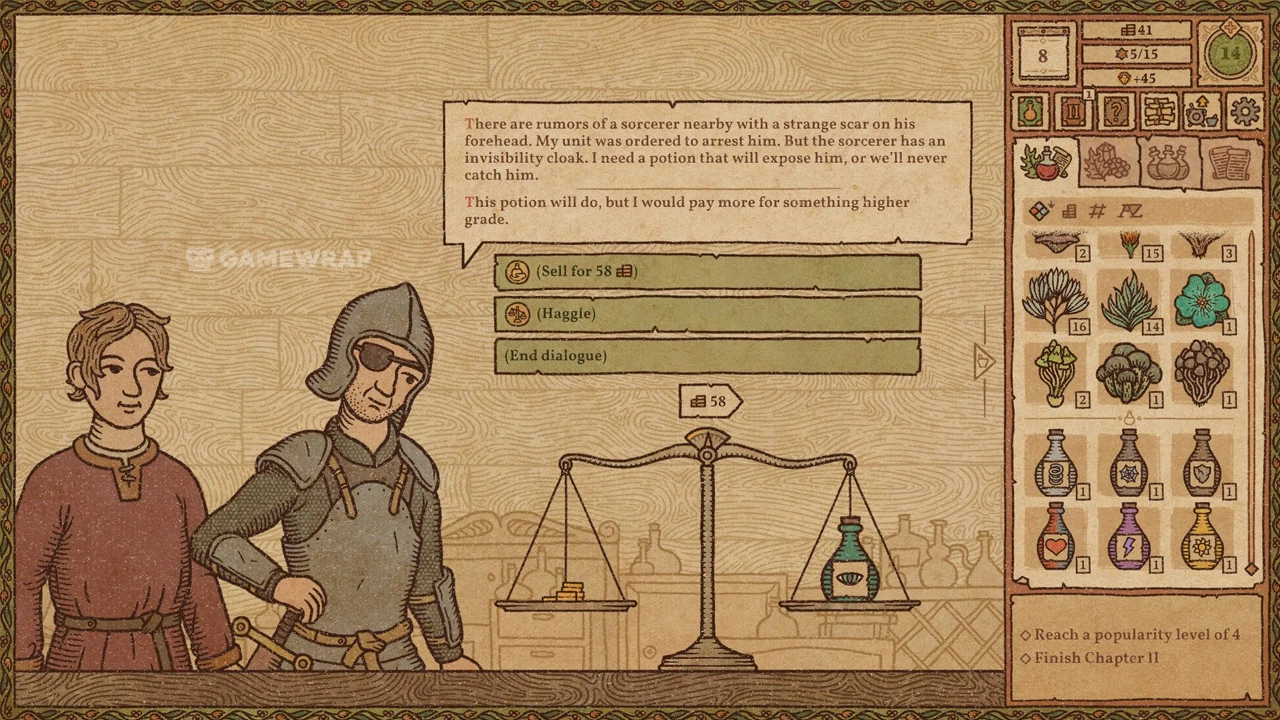Open the map scrolls icon
Screen dimensions: 1280x720
[1159, 111]
